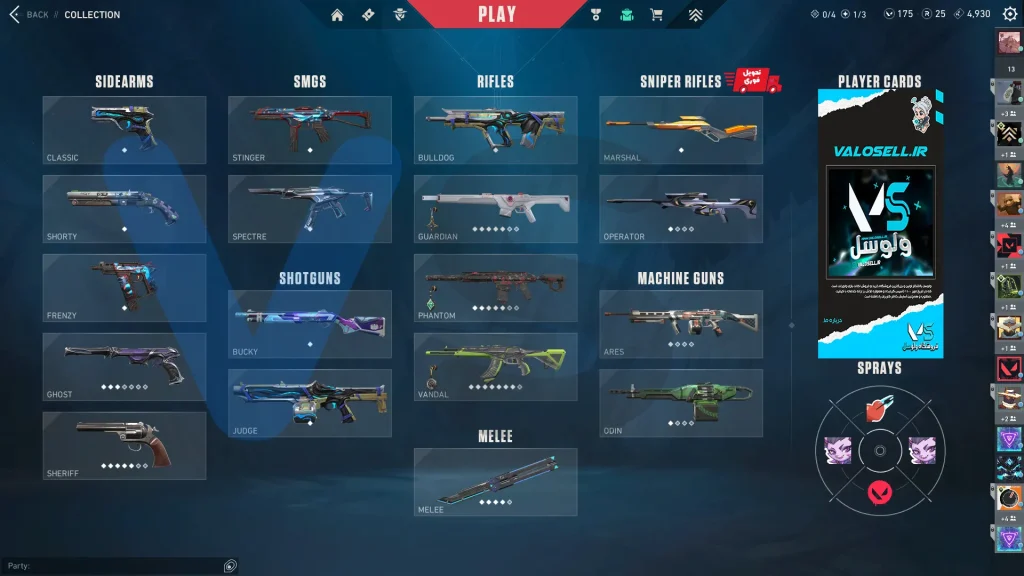Choose the Operator sniper slot
The height and width of the screenshot is (576, 1024).
pos(680,208)
